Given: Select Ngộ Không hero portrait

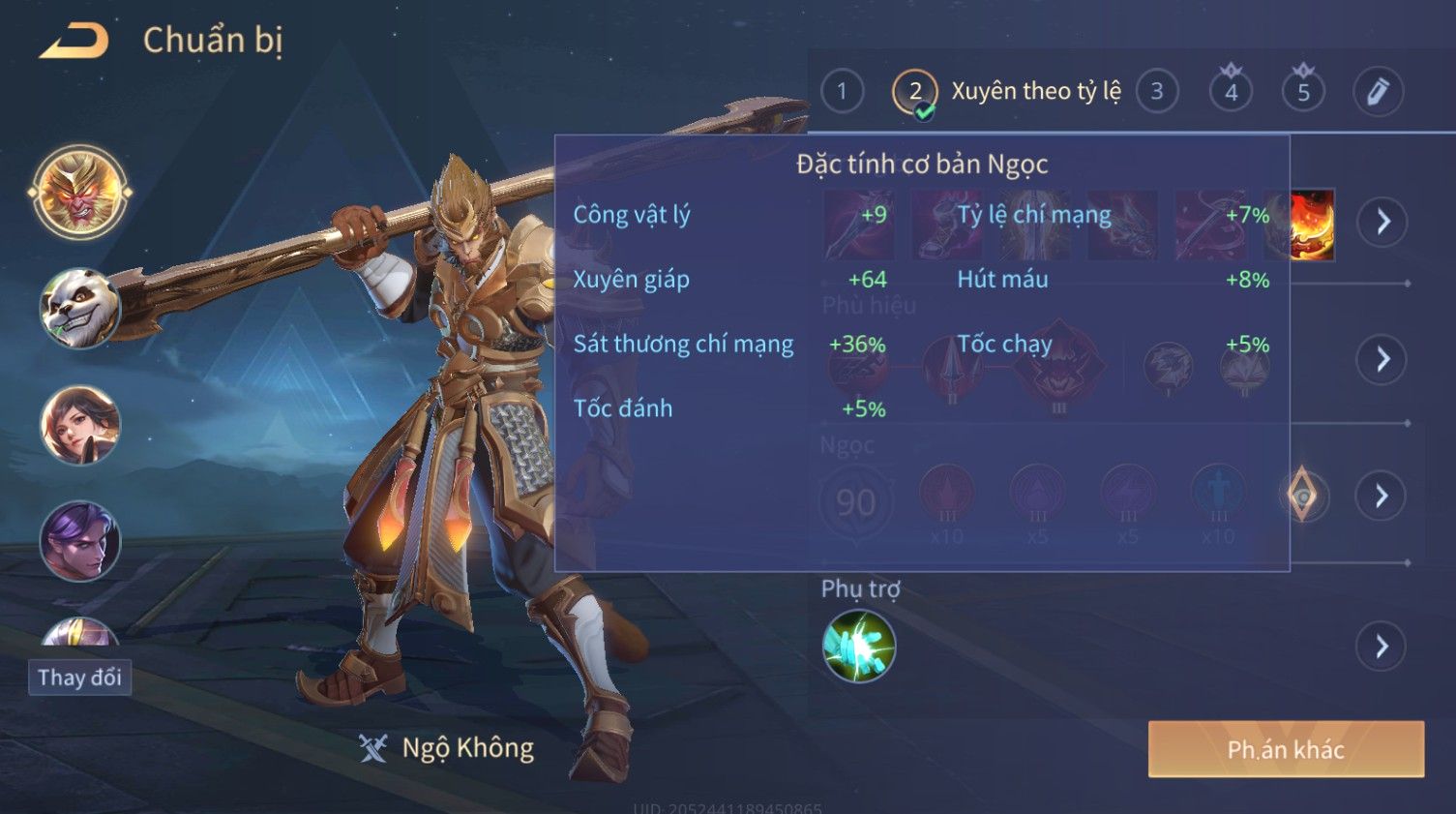Looking at the screenshot, I should pos(80,192).
